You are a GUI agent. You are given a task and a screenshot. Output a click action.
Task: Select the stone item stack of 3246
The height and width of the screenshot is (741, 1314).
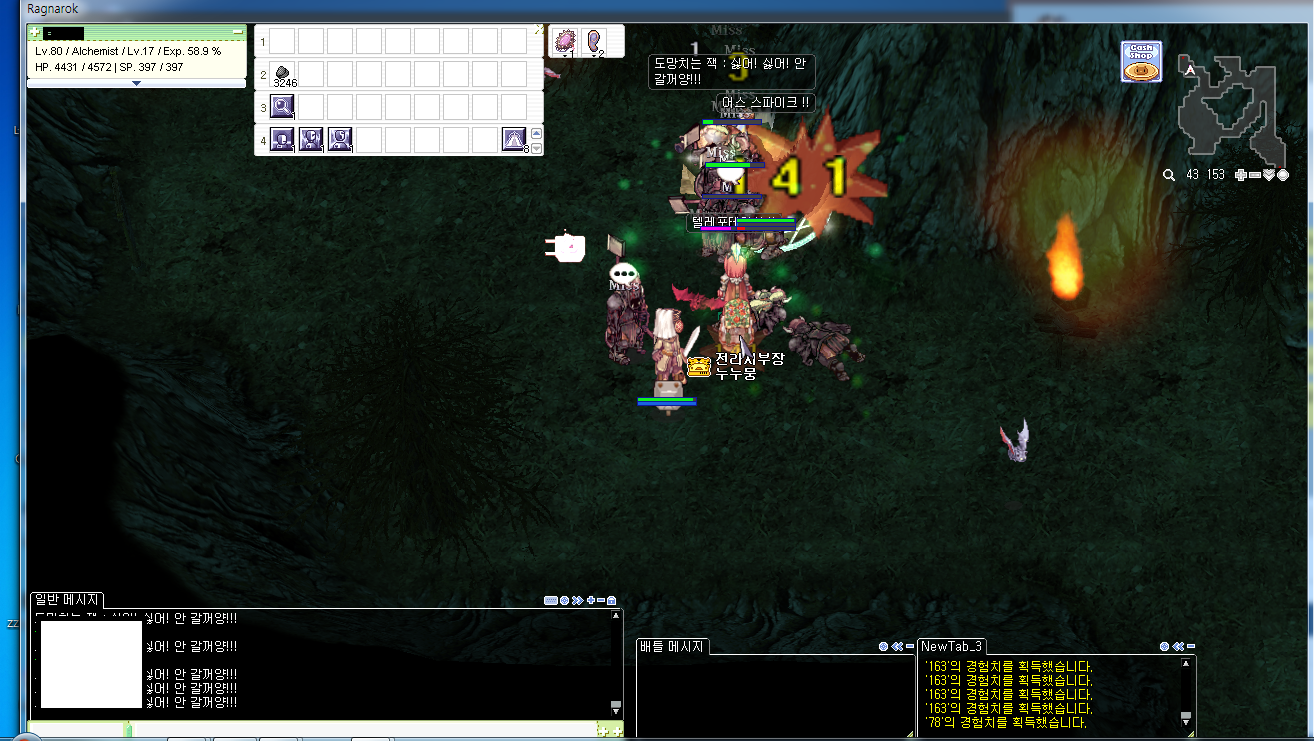point(283,73)
